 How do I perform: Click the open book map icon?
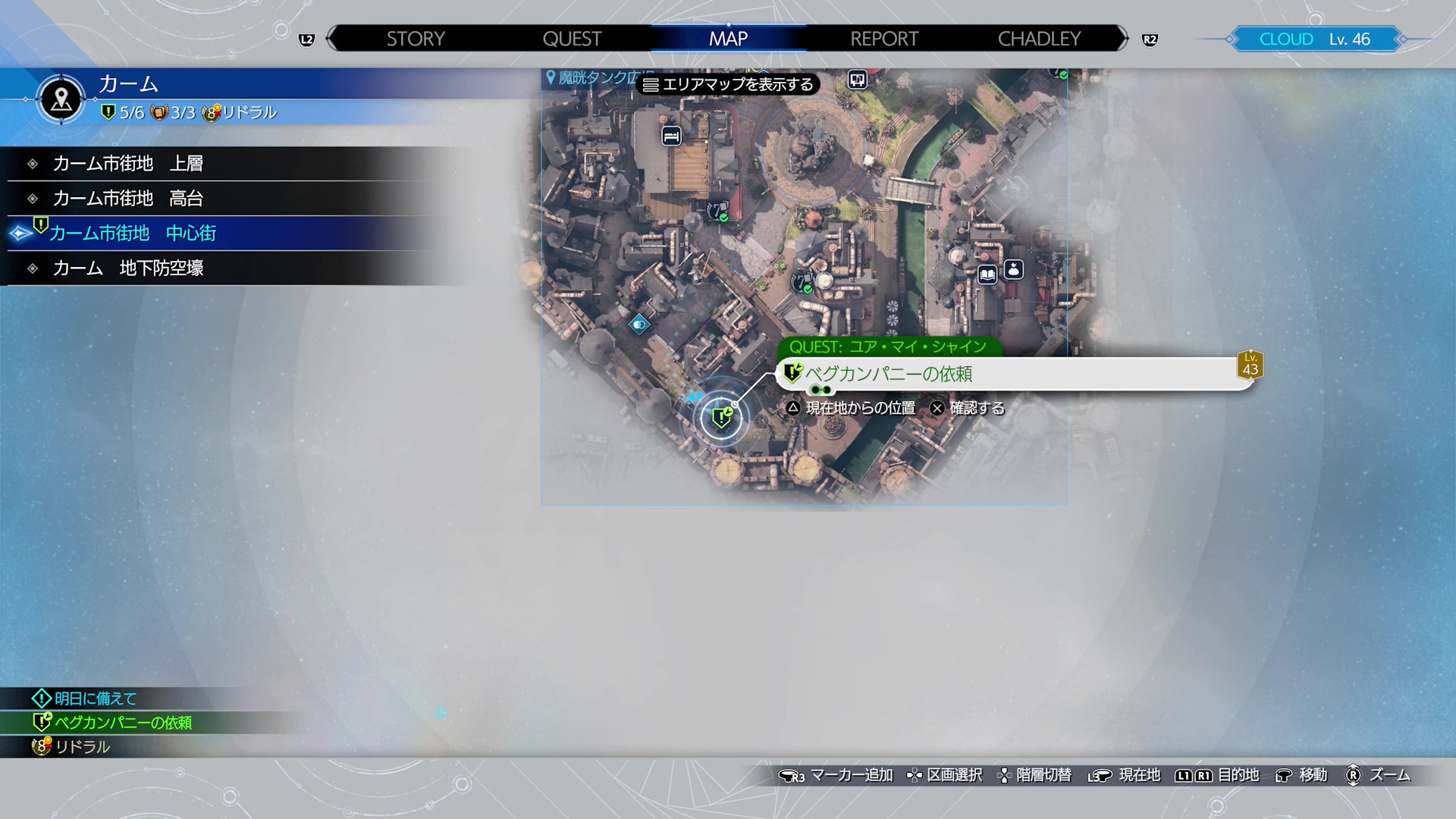click(987, 275)
